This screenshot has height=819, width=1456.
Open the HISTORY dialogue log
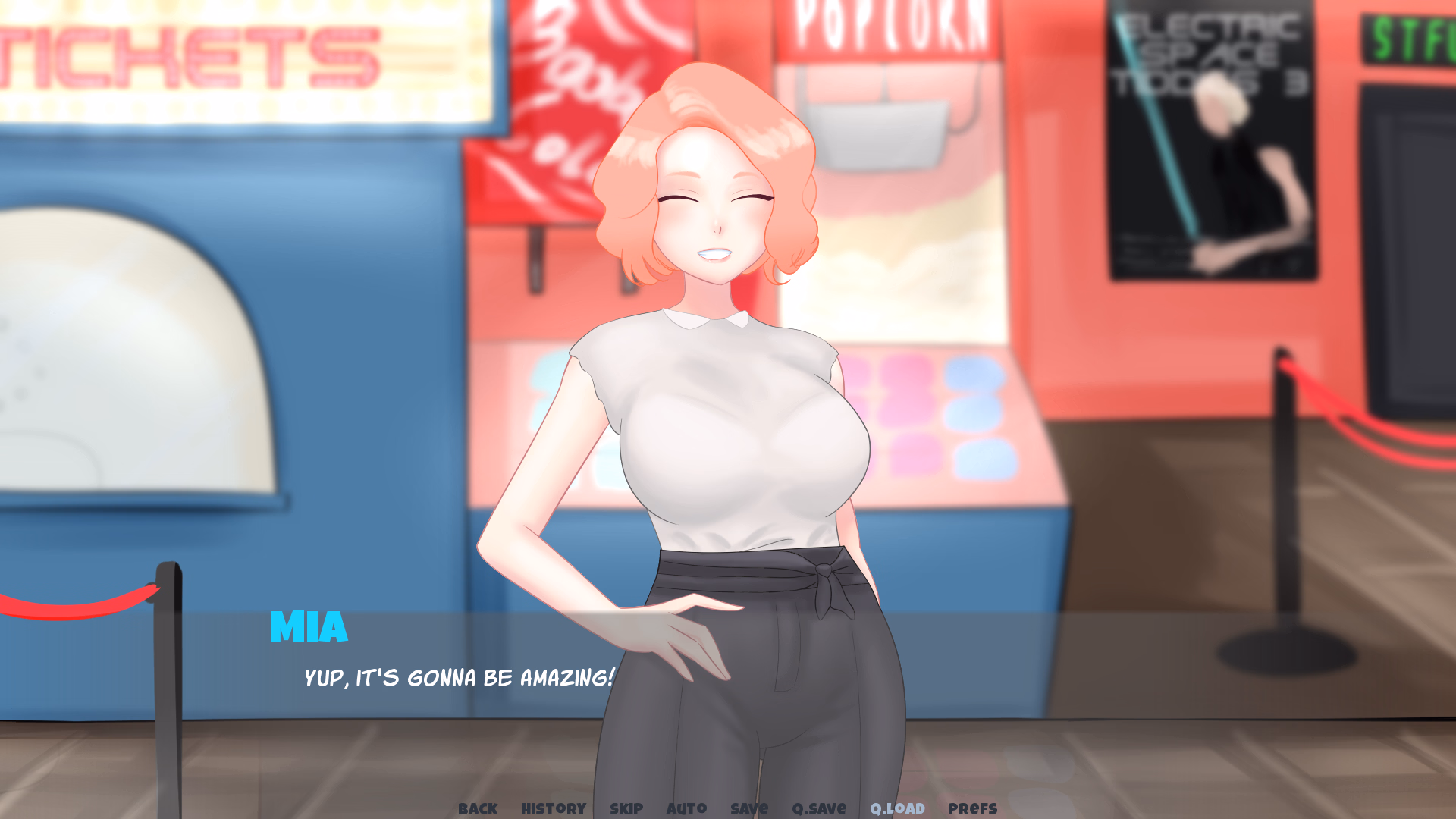(x=552, y=808)
